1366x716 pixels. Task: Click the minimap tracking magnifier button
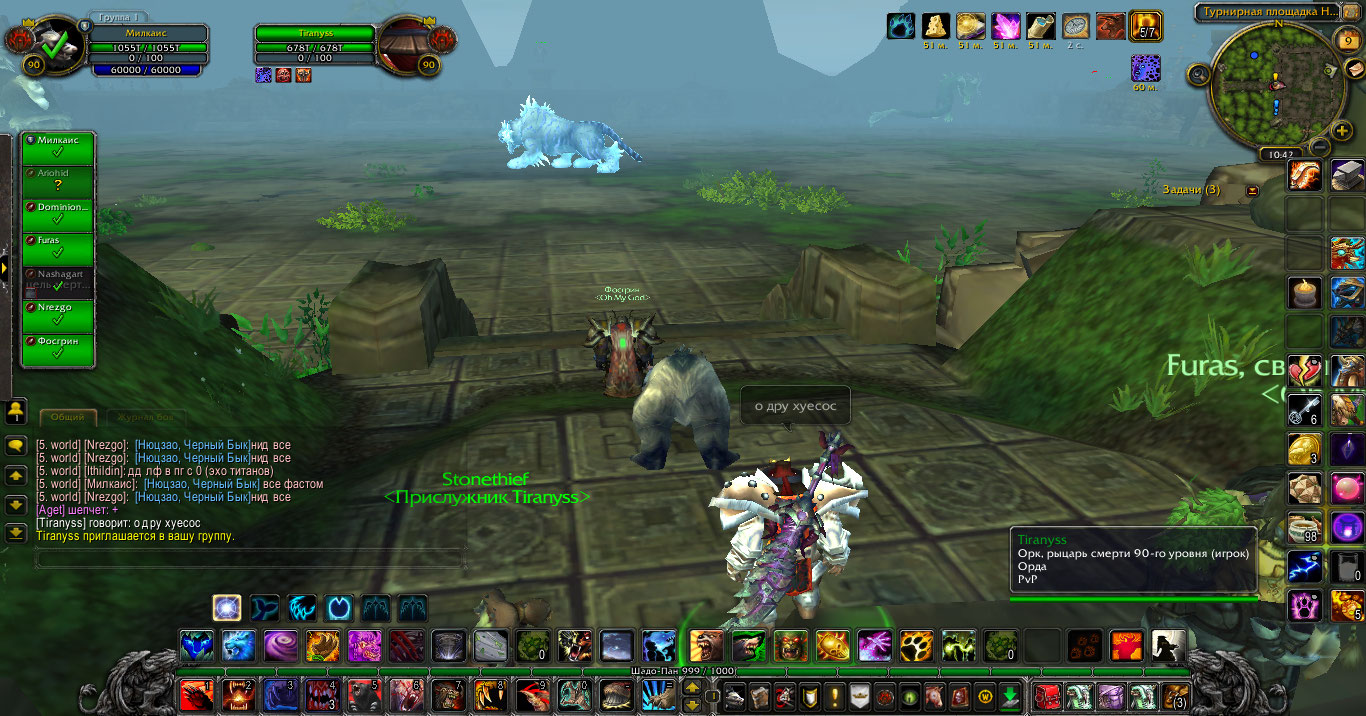1199,73
